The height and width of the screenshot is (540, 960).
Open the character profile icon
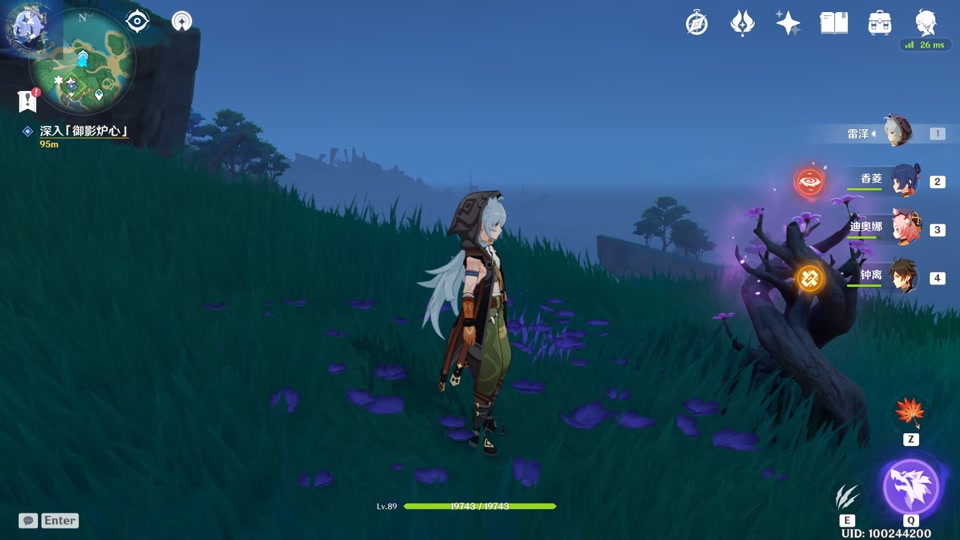926,23
